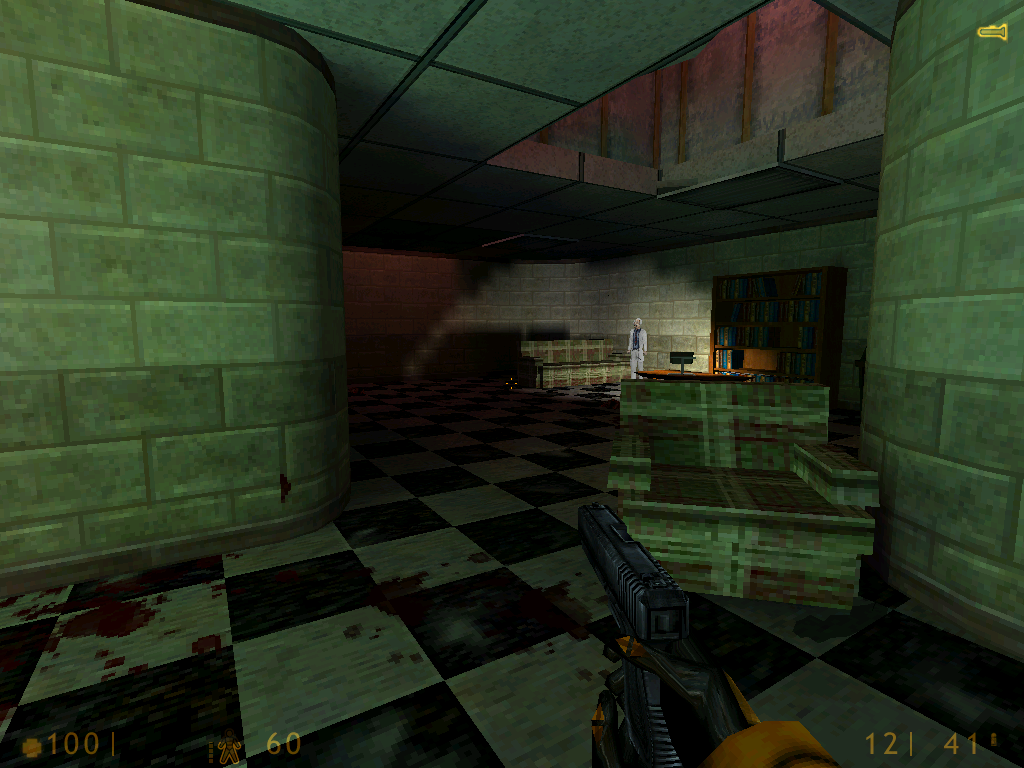This screenshot has height=768, width=1024.
Task: Click the flashlight icon
Action: (x=992, y=33)
